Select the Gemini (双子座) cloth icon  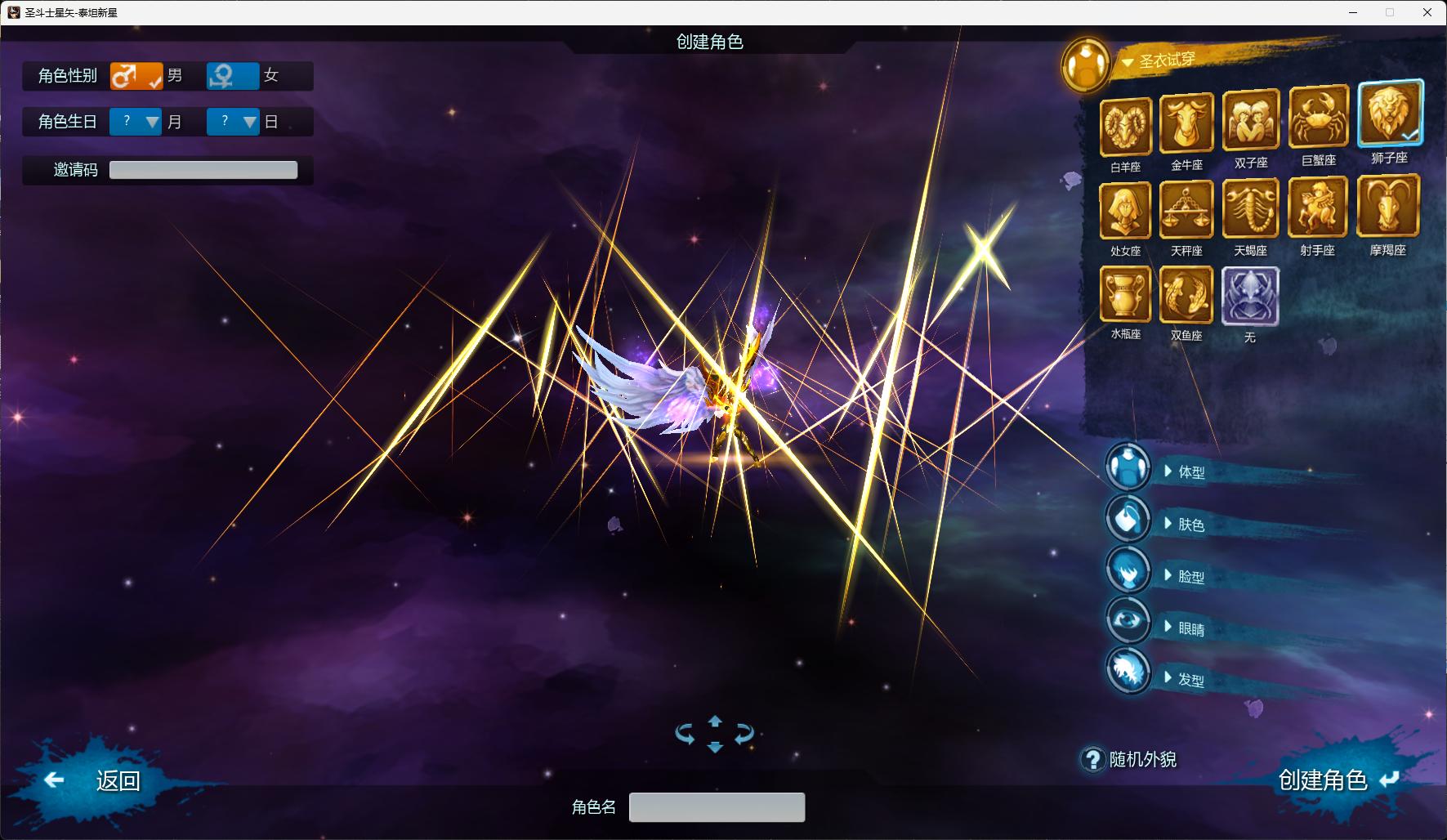click(x=1250, y=122)
